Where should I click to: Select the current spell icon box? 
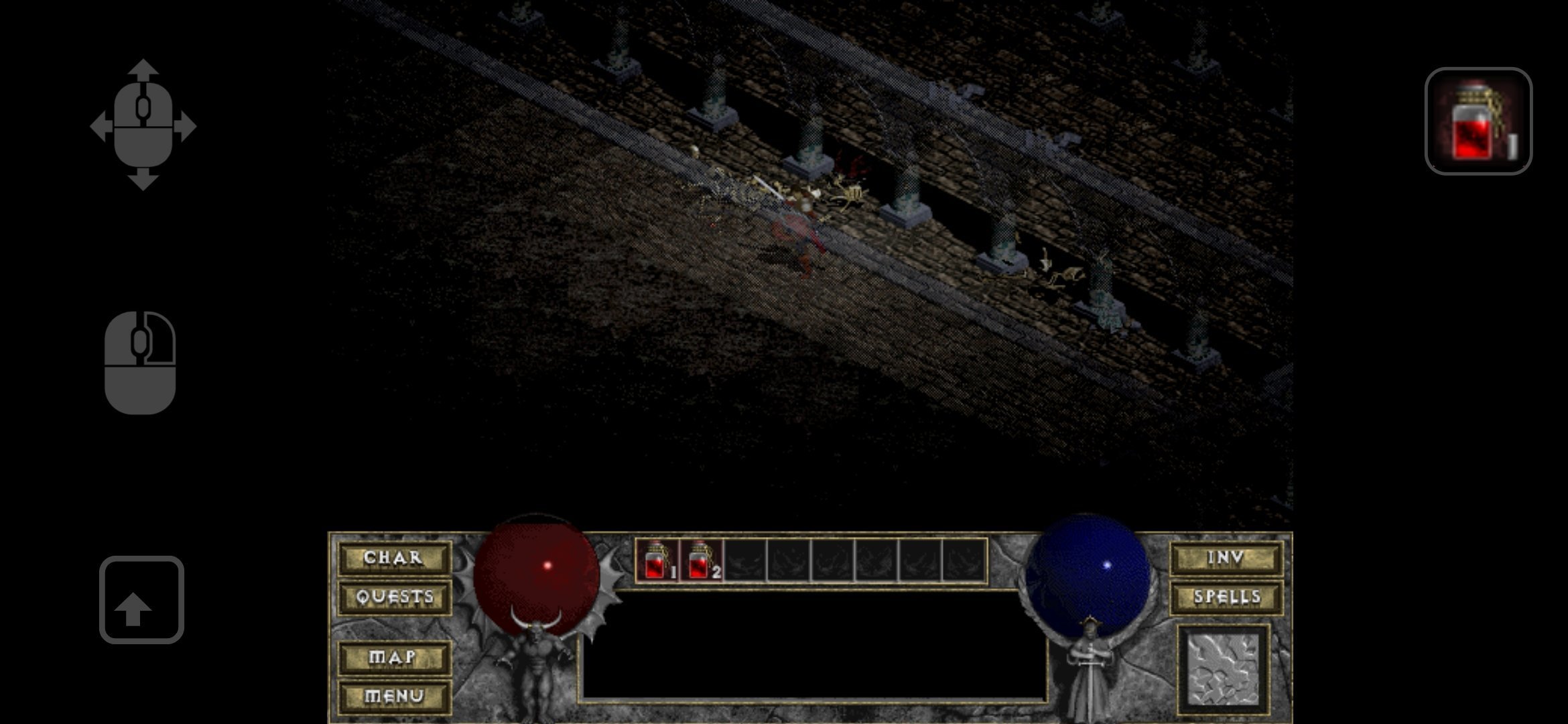pyautogui.click(x=1223, y=670)
